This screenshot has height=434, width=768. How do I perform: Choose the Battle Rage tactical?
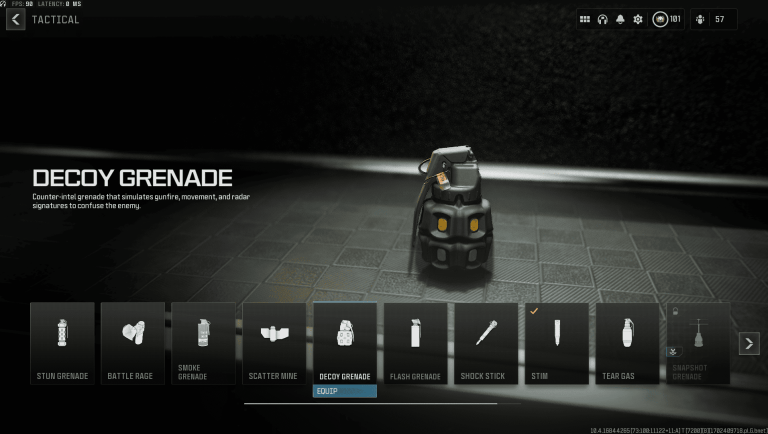[x=133, y=343]
